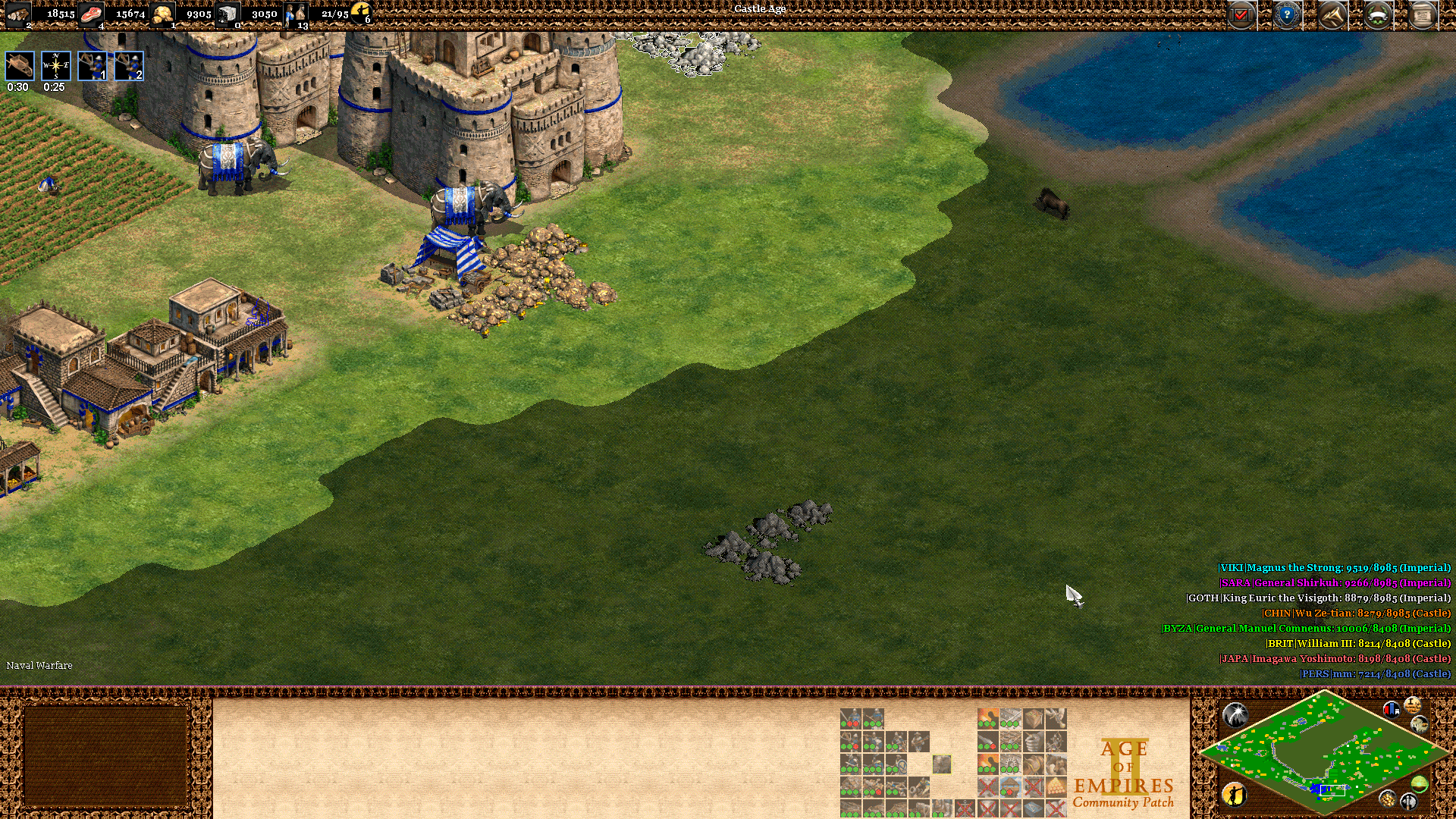Select the Wheelbarrow research queue icon
Image resolution: width=1456 pixels, height=819 pixels.
tap(20, 67)
